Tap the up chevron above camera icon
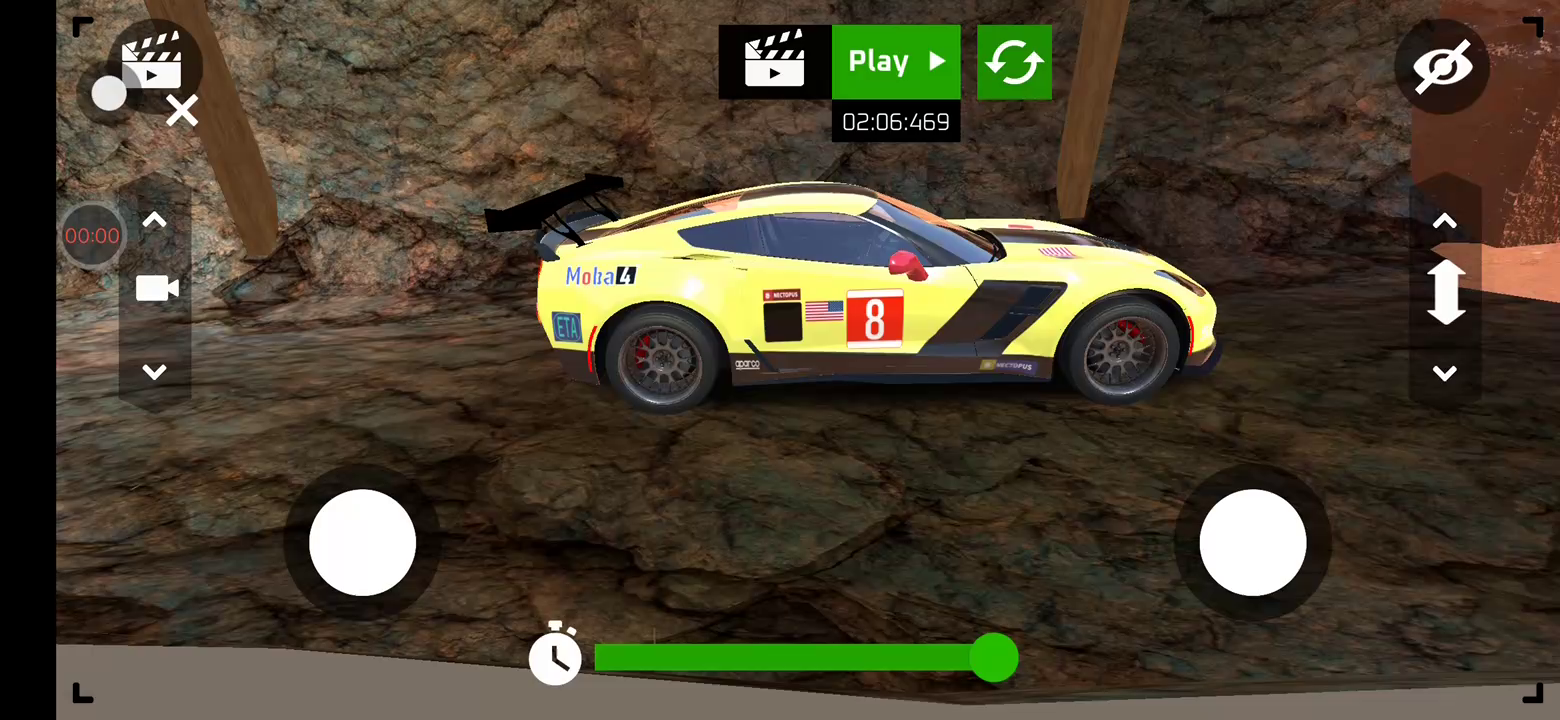The image size is (1560, 720). [155, 221]
